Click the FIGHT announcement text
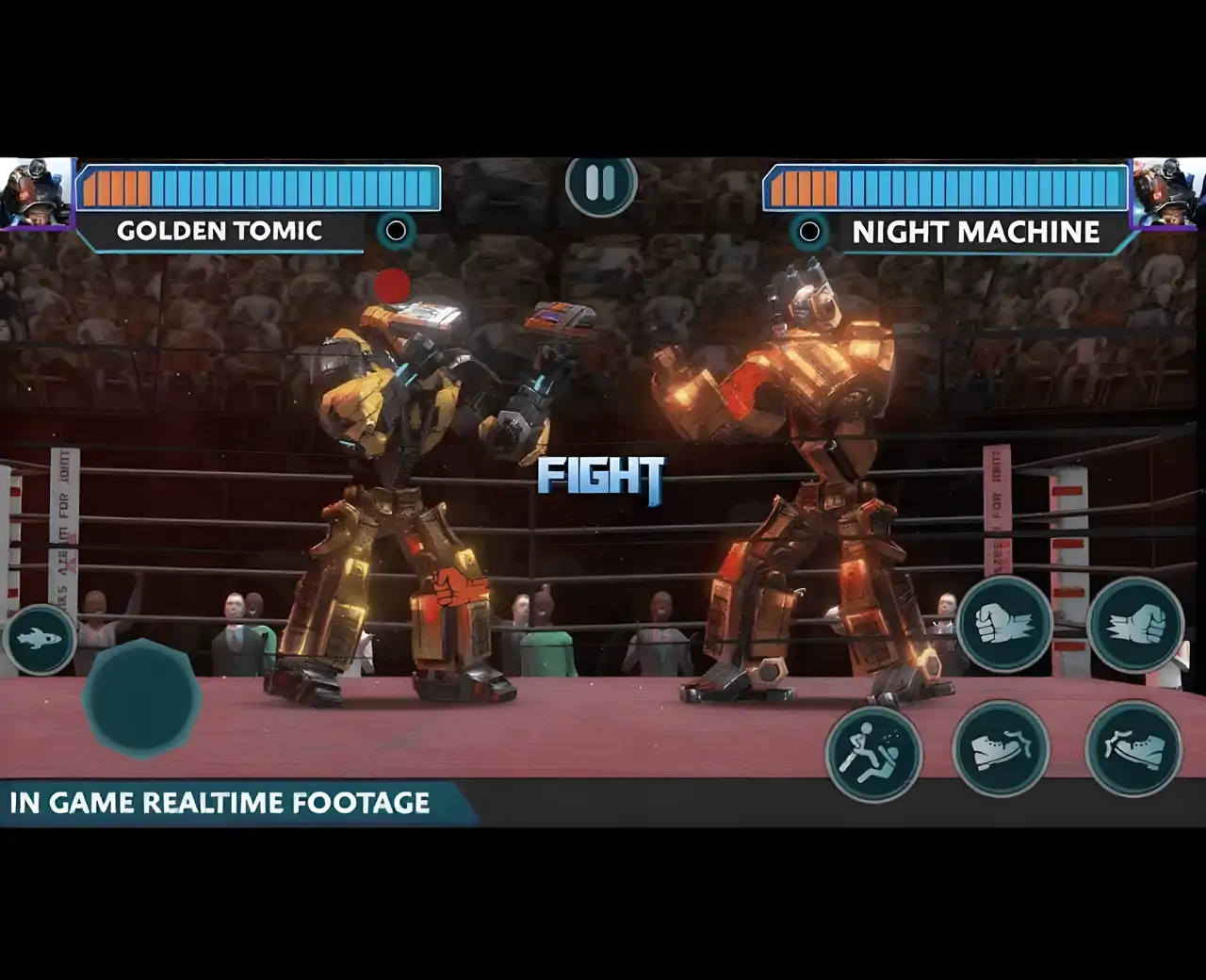The width and height of the screenshot is (1206, 980). click(600, 477)
